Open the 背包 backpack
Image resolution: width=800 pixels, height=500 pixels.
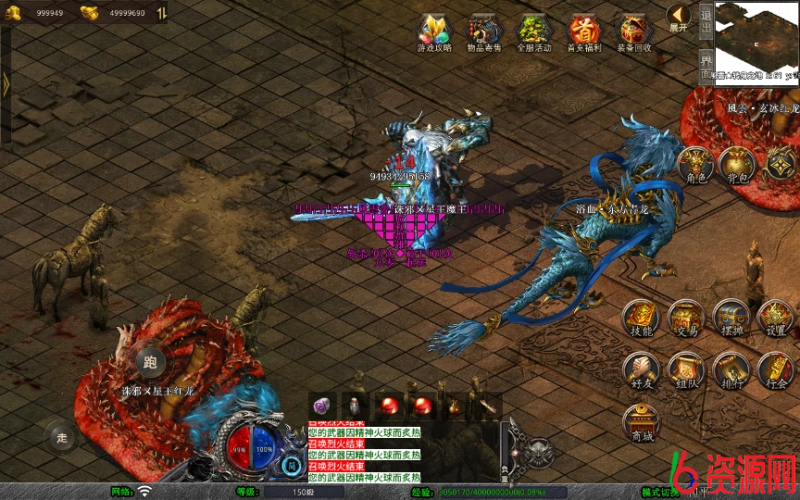point(739,163)
